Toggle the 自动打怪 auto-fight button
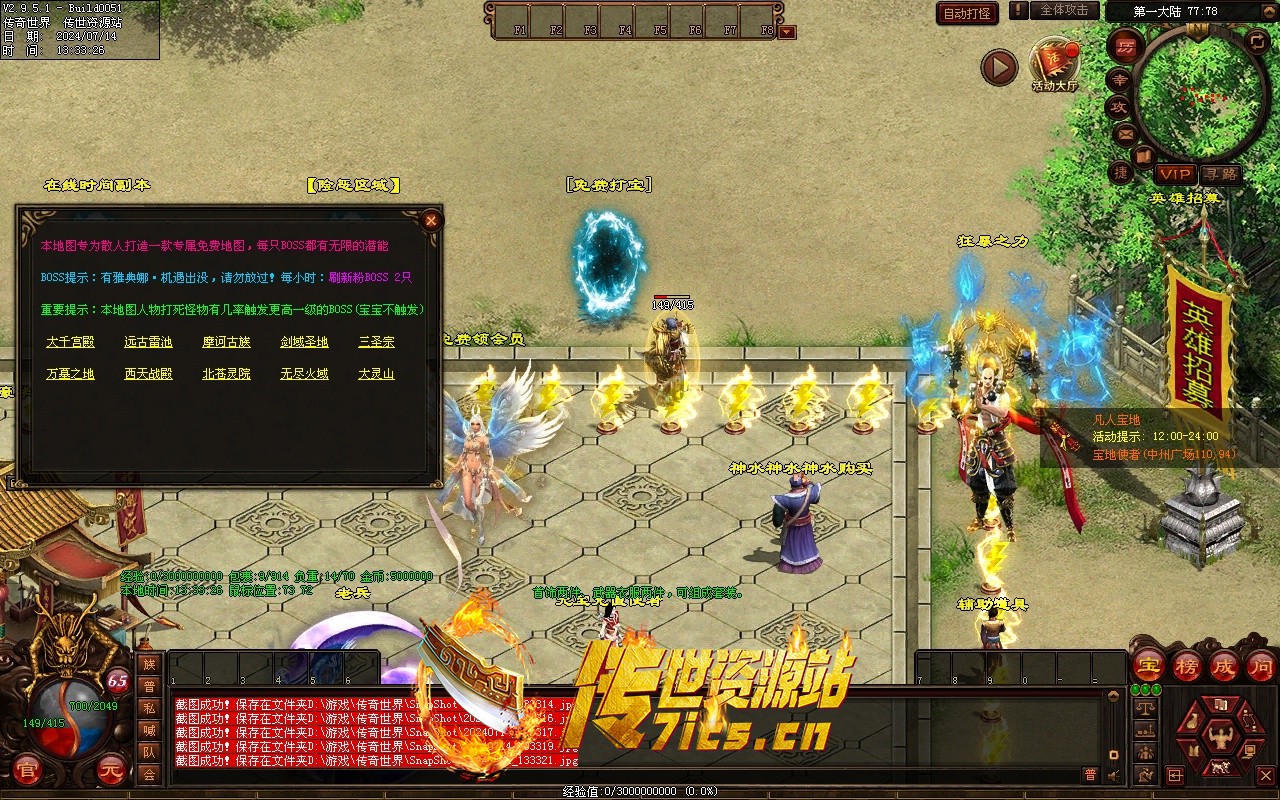Image resolution: width=1280 pixels, height=800 pixels. pos(967,13)
